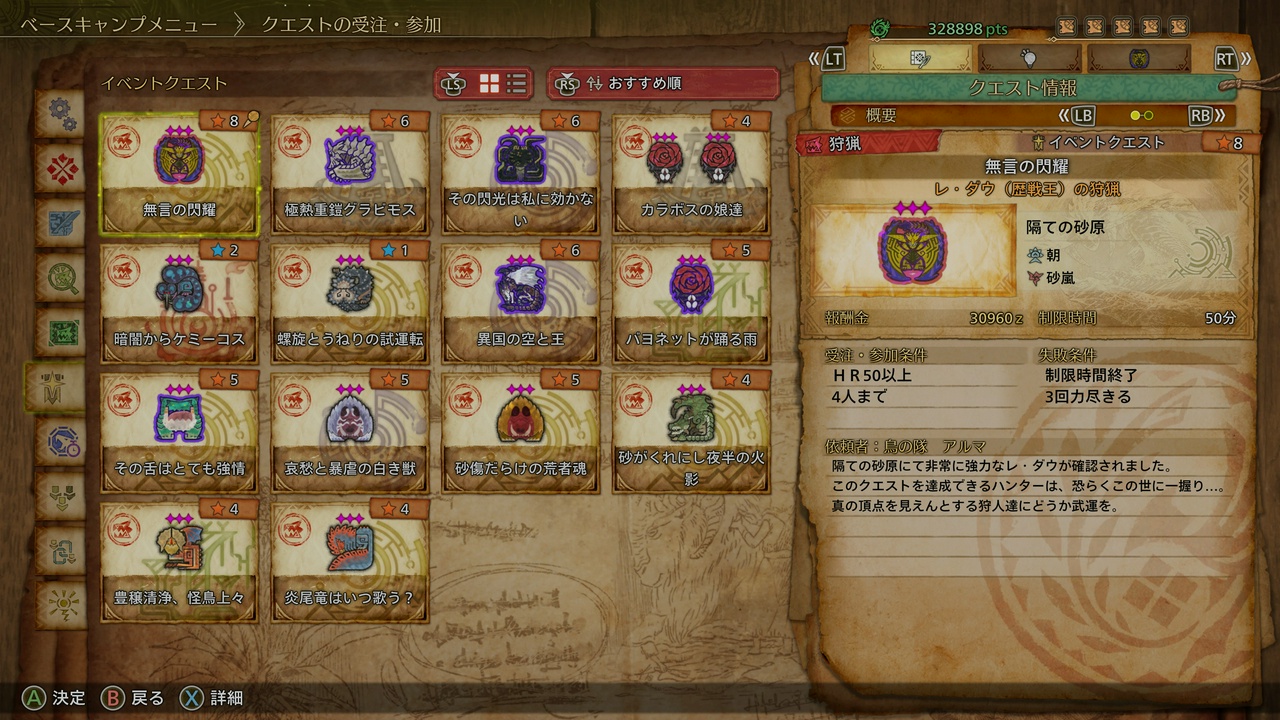This screenshot has height=720, width=1280.
Task: Open the その閃光は私に効かない quest
Action: point(521,171)
